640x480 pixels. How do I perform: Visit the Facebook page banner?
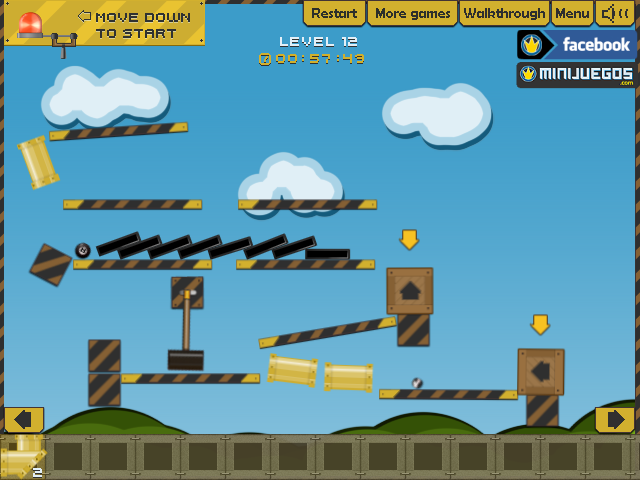[x=577, y=45]
